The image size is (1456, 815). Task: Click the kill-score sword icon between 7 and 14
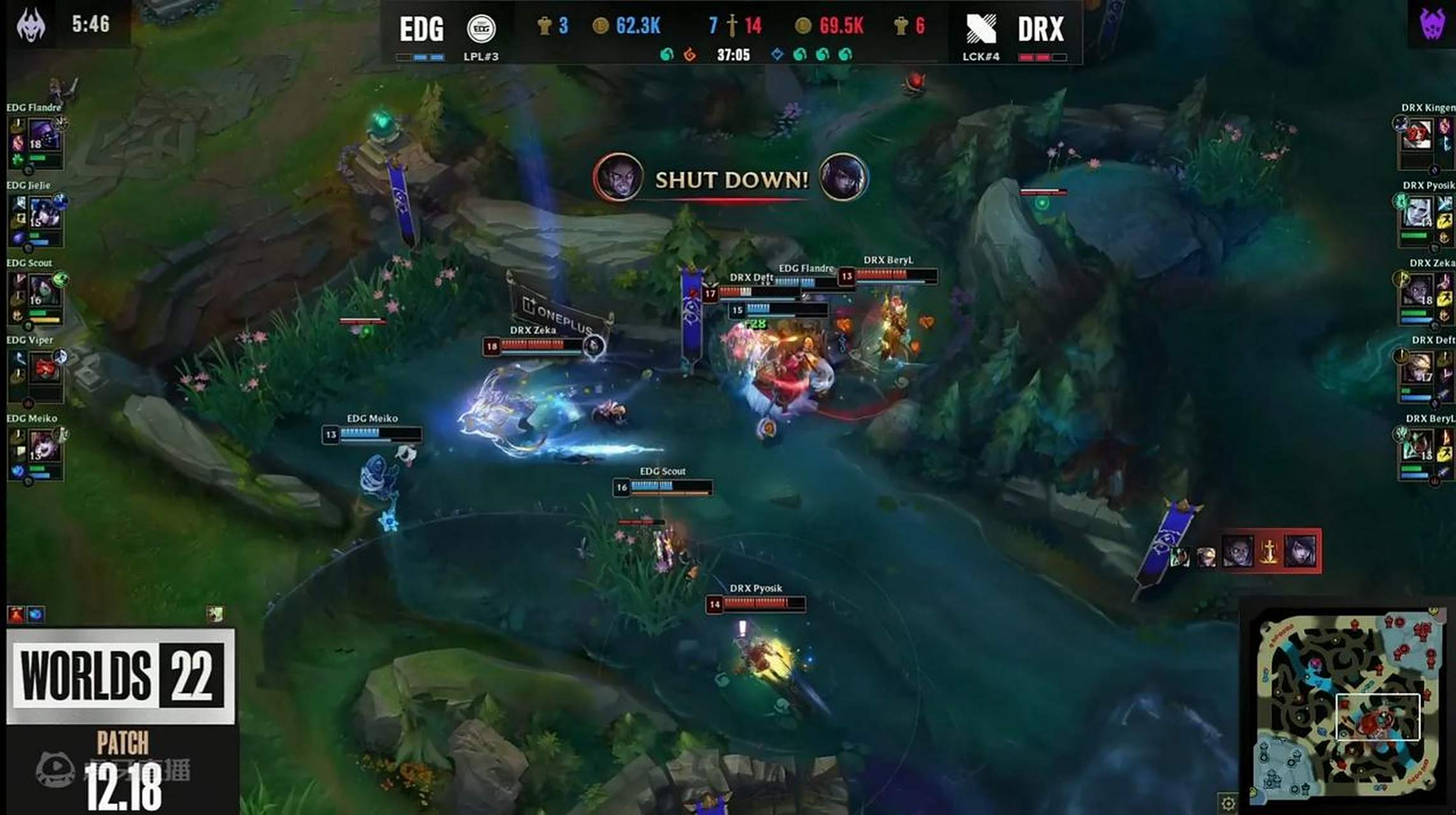(731, 27)
